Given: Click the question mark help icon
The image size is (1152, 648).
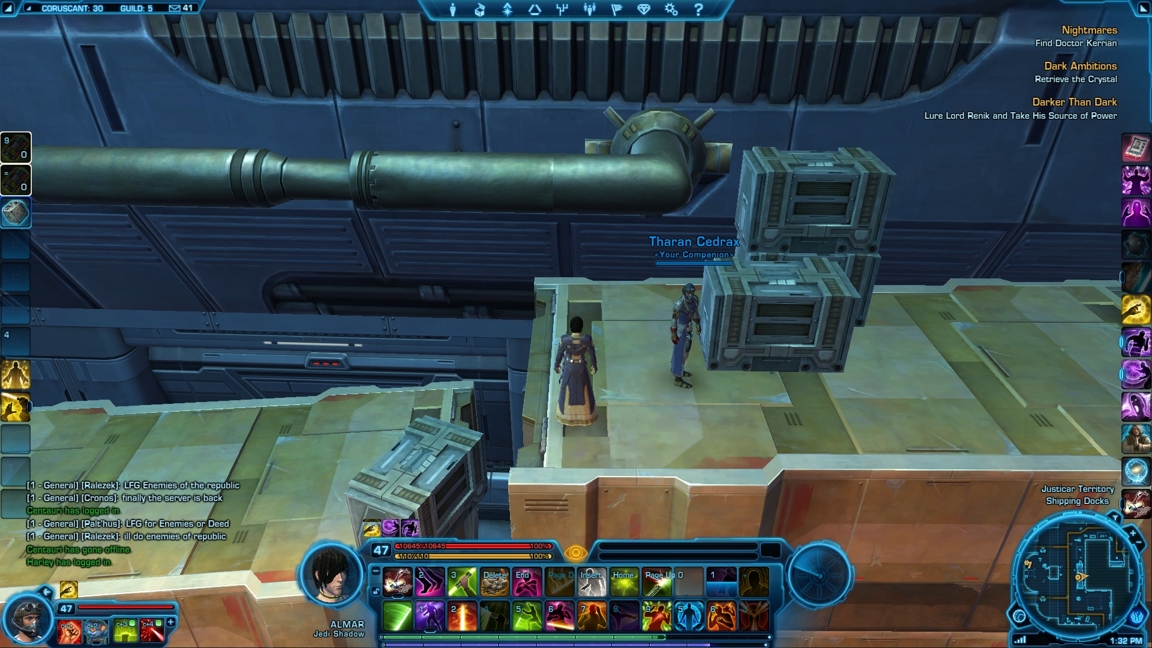Looking at the screenshot, I should tap(698, 10).
